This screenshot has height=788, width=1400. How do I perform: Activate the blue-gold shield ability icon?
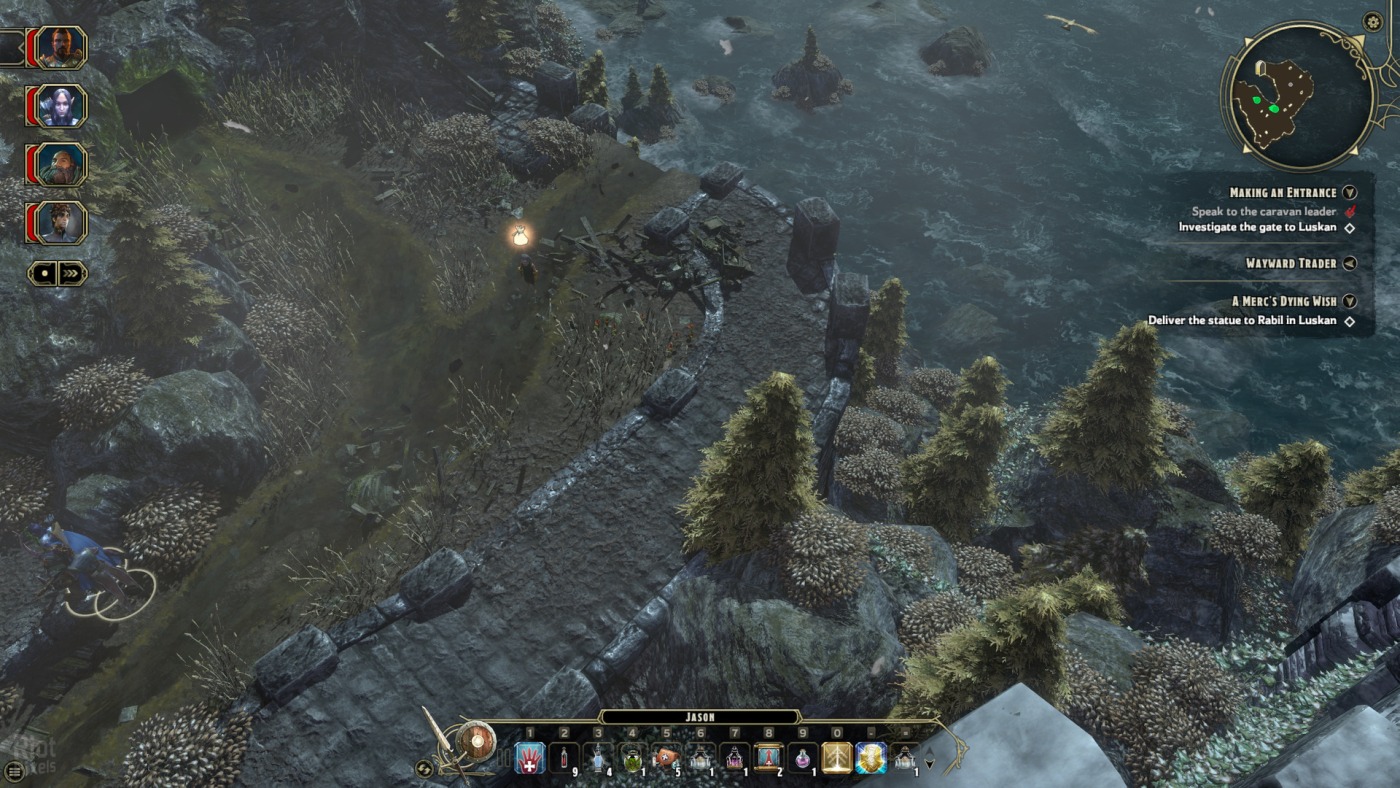pos(870,758)
